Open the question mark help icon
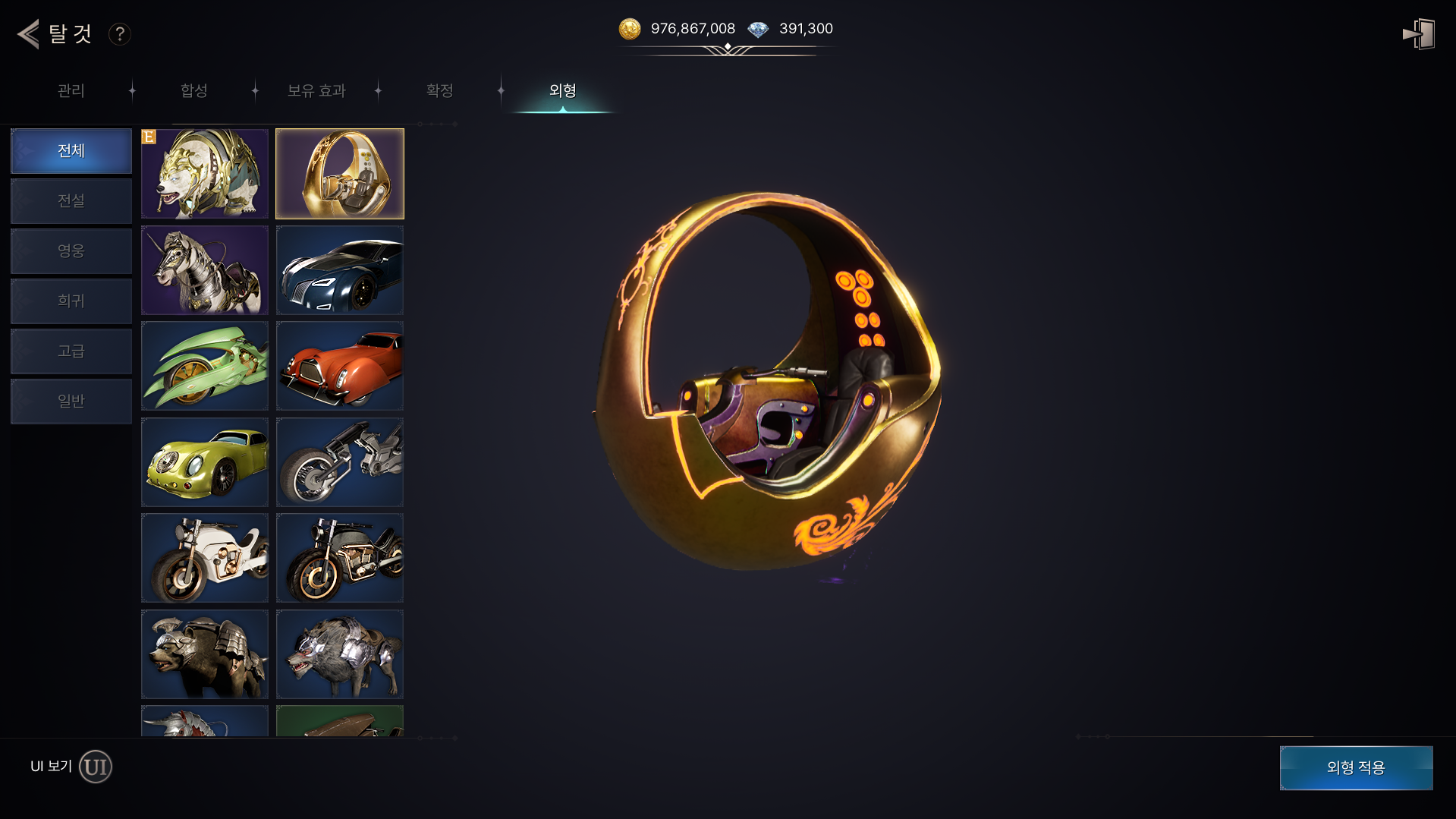 pos(119,34)
